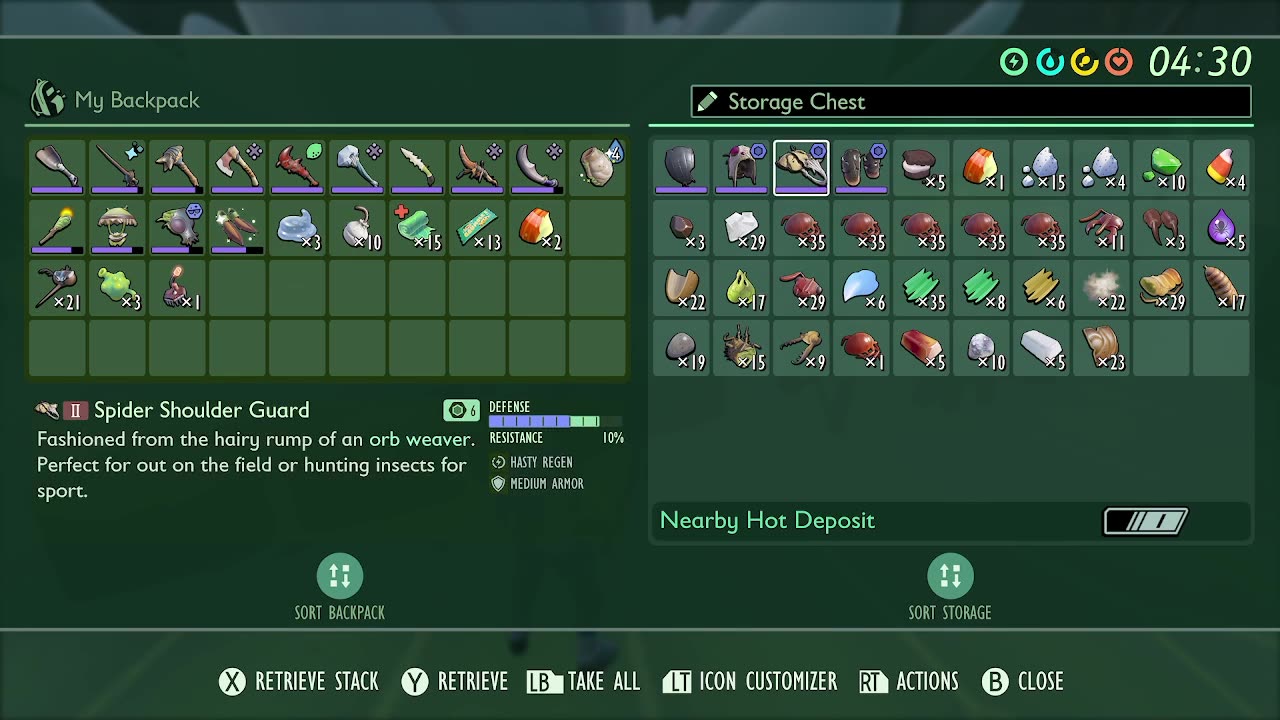Pick the blue petal stack of 6

861,288
